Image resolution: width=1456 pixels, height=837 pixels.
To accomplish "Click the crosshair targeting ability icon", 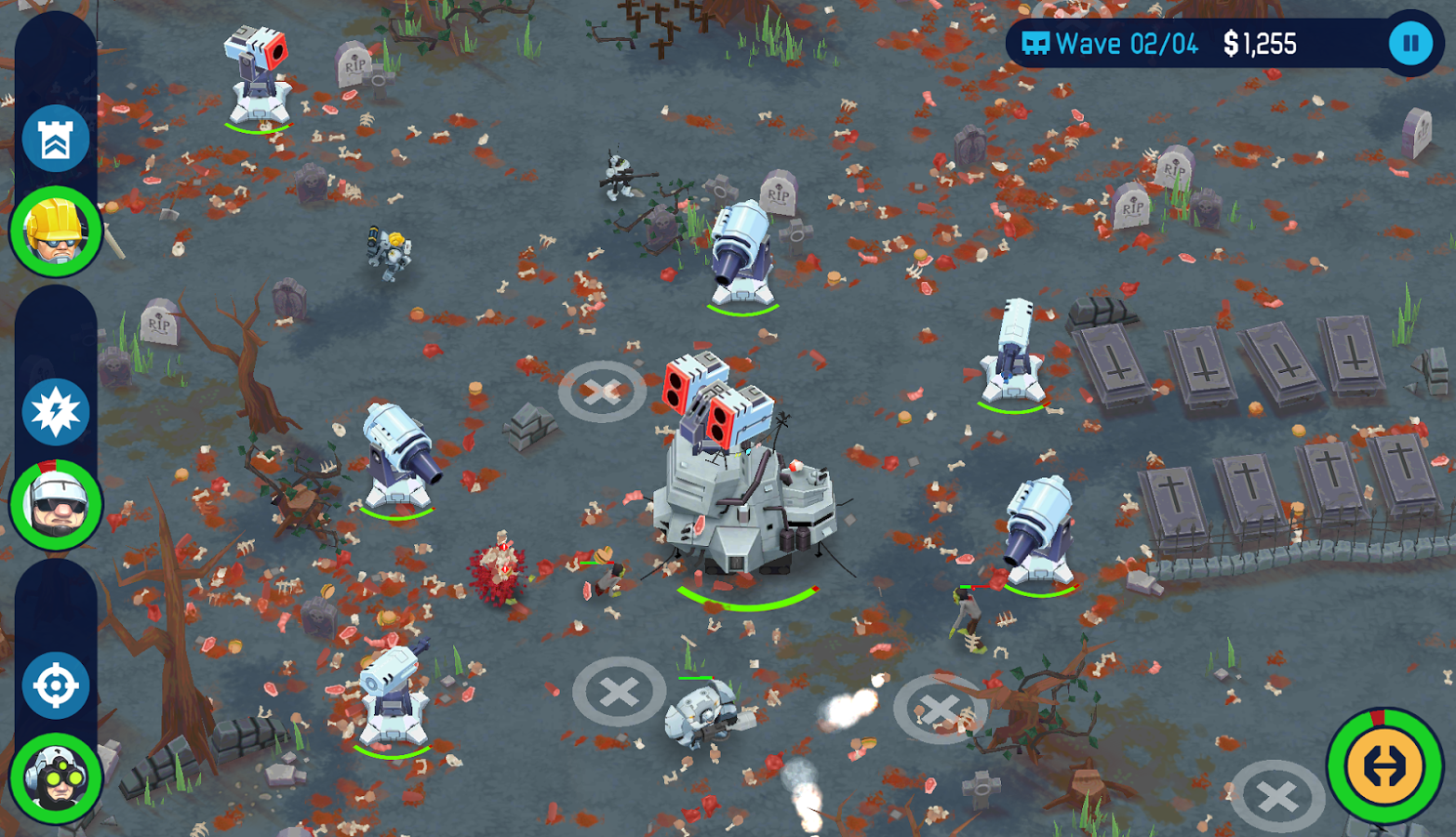I will pyautogui.click(x=56, y=684).
